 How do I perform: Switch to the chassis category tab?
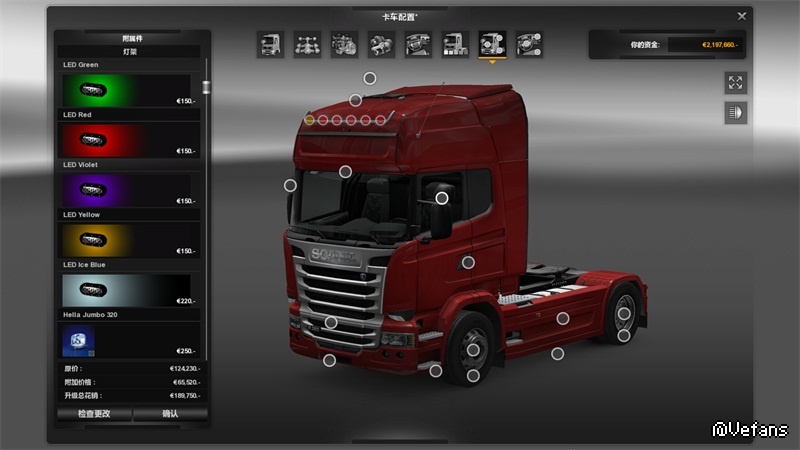308,44
